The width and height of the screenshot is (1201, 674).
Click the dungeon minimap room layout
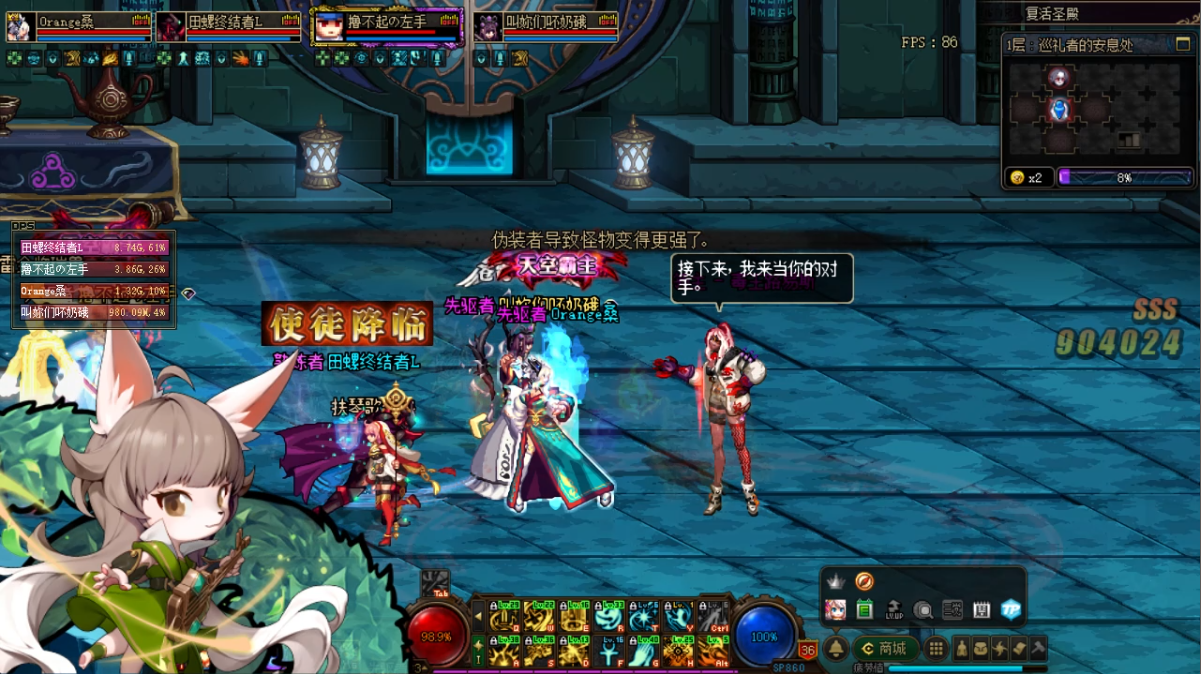[1097, 112]
